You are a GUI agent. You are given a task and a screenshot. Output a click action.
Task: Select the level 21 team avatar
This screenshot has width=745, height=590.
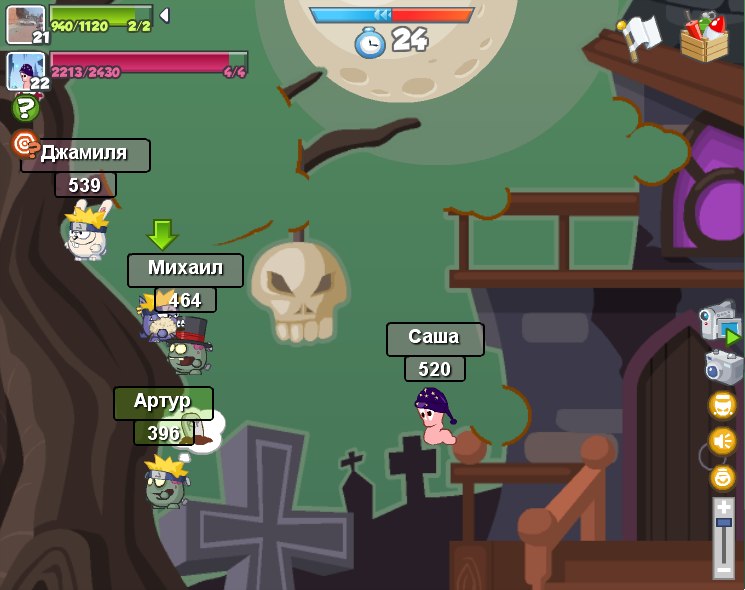coord(25,24)
